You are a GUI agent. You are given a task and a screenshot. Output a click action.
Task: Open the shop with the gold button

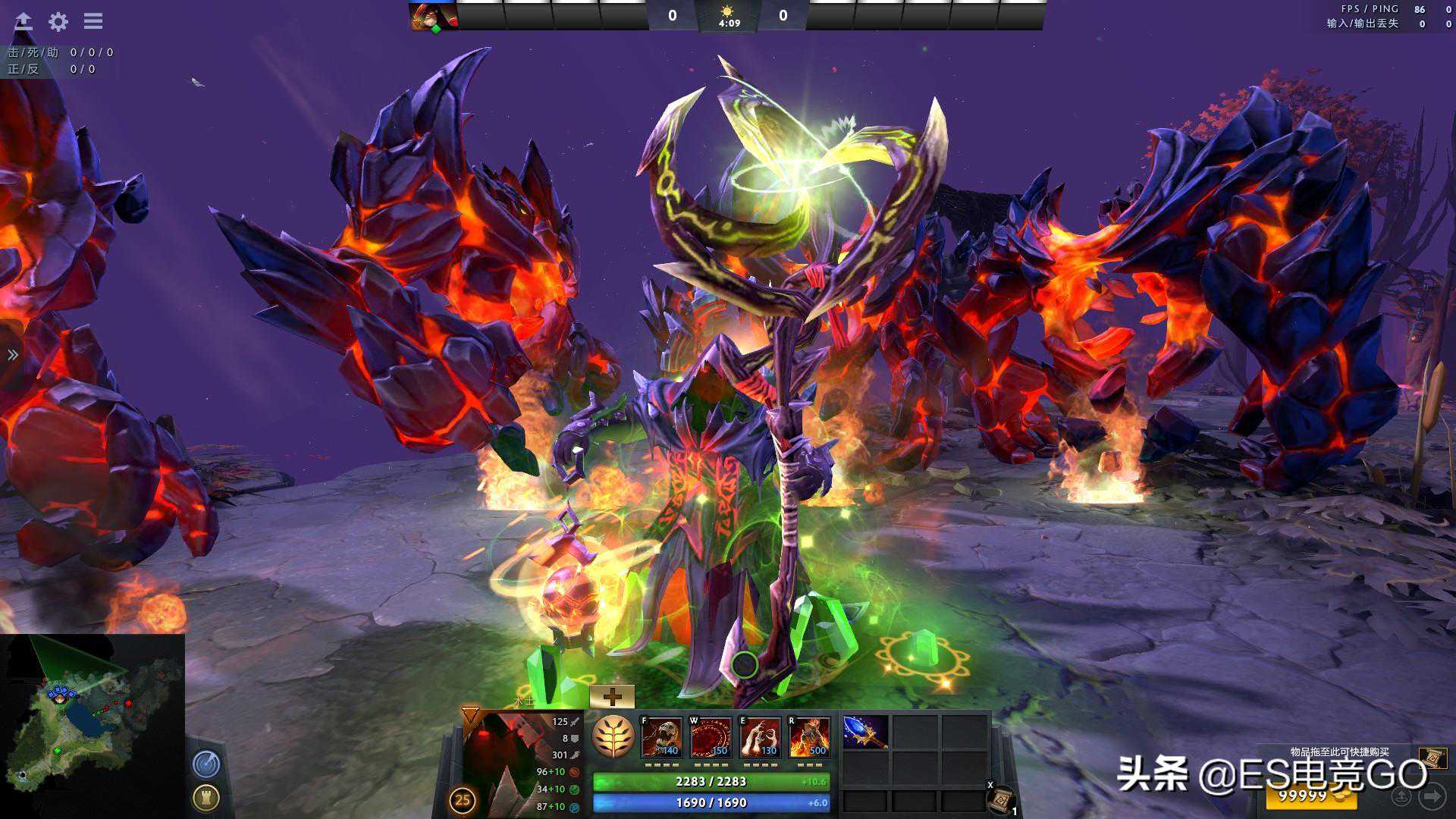pyautogui.click(x=1309, y=797)
